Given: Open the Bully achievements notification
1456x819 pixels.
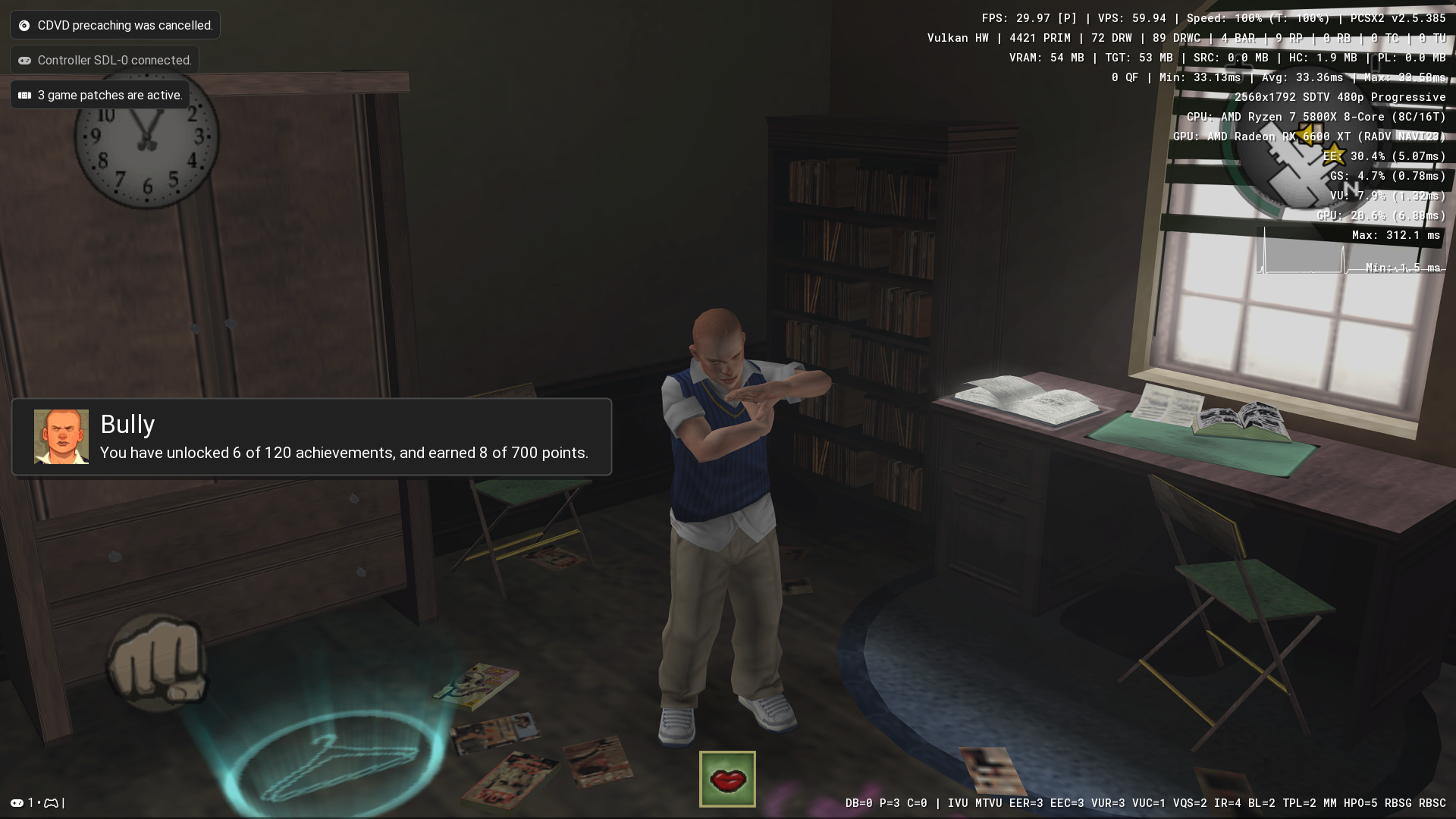Looking at the screenshot, I should point(311,437).
